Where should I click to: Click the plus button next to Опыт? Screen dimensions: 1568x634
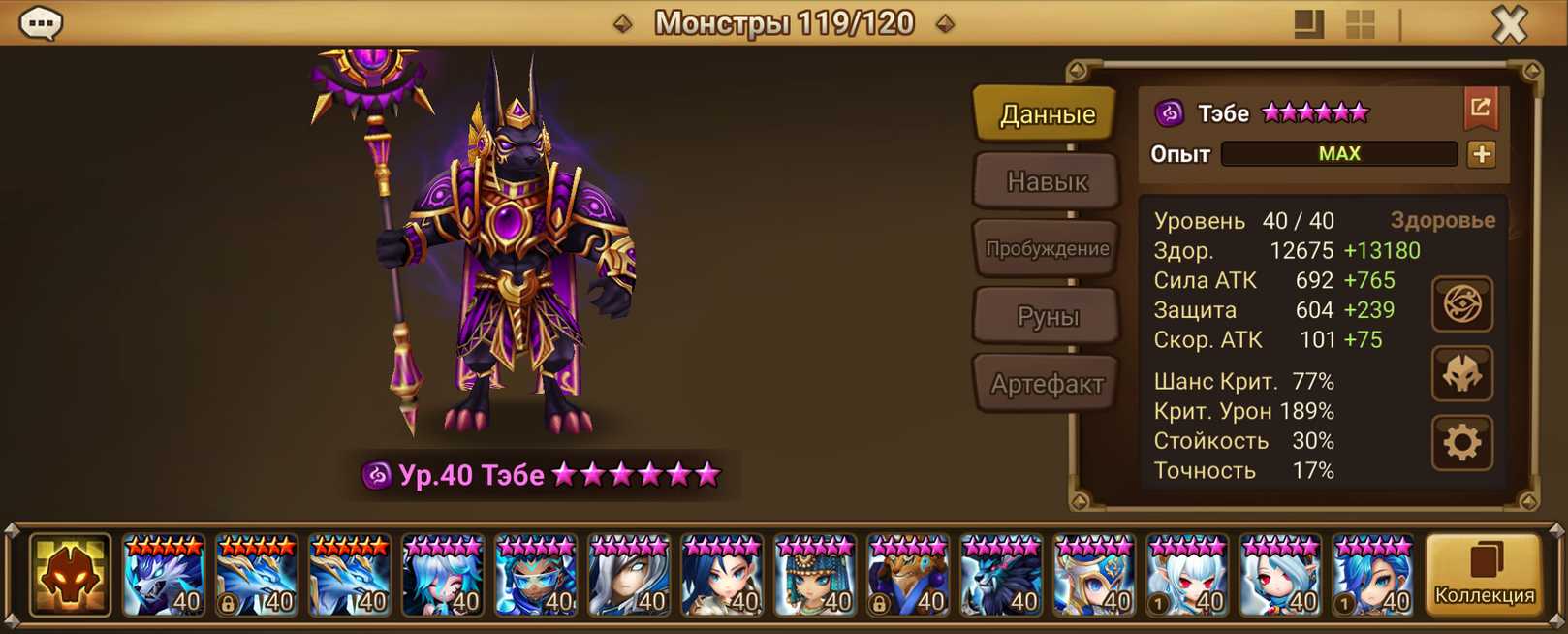1481,154
